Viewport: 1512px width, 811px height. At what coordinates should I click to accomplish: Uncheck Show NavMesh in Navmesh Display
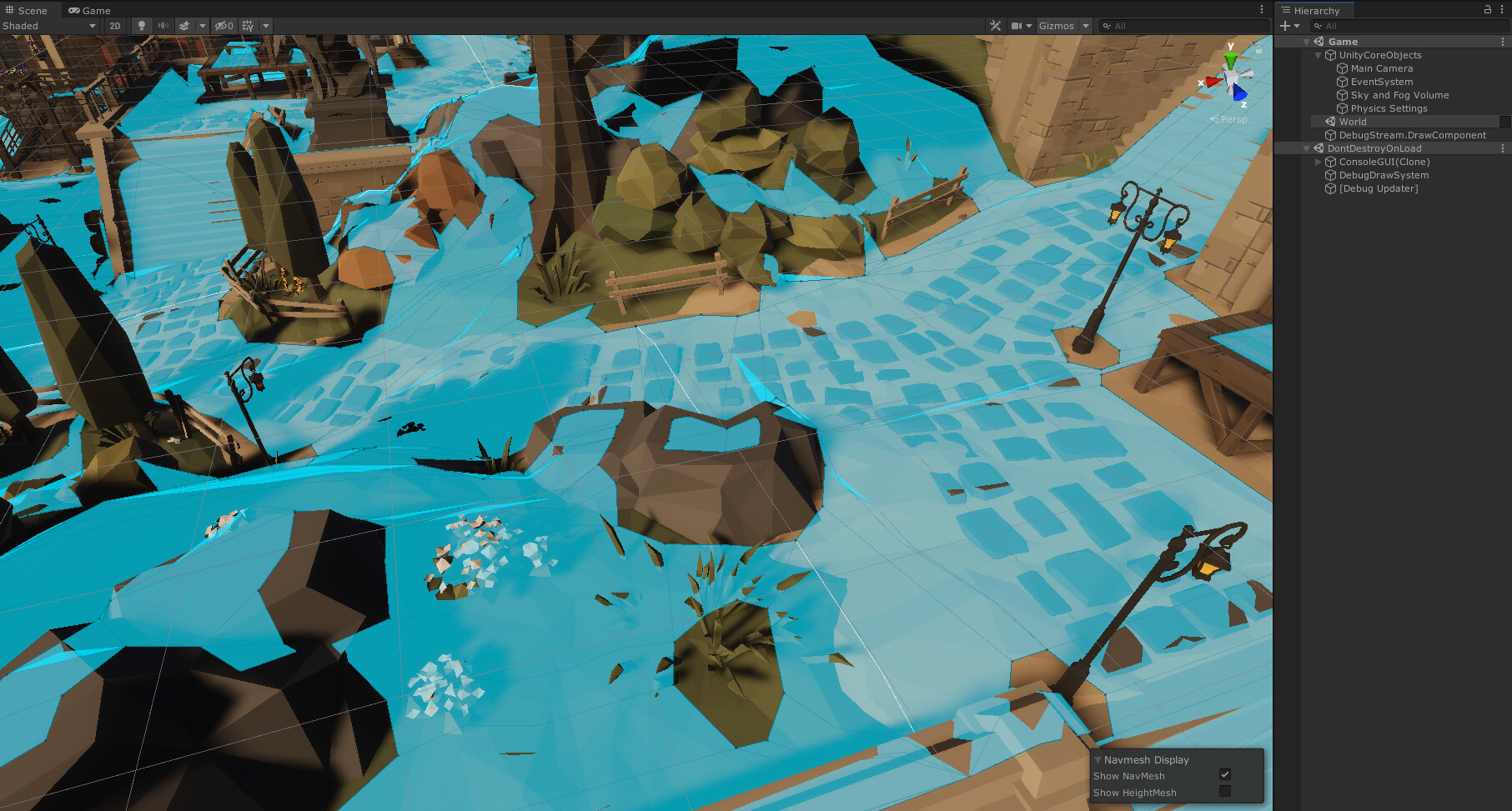(x=1225, y=774)
